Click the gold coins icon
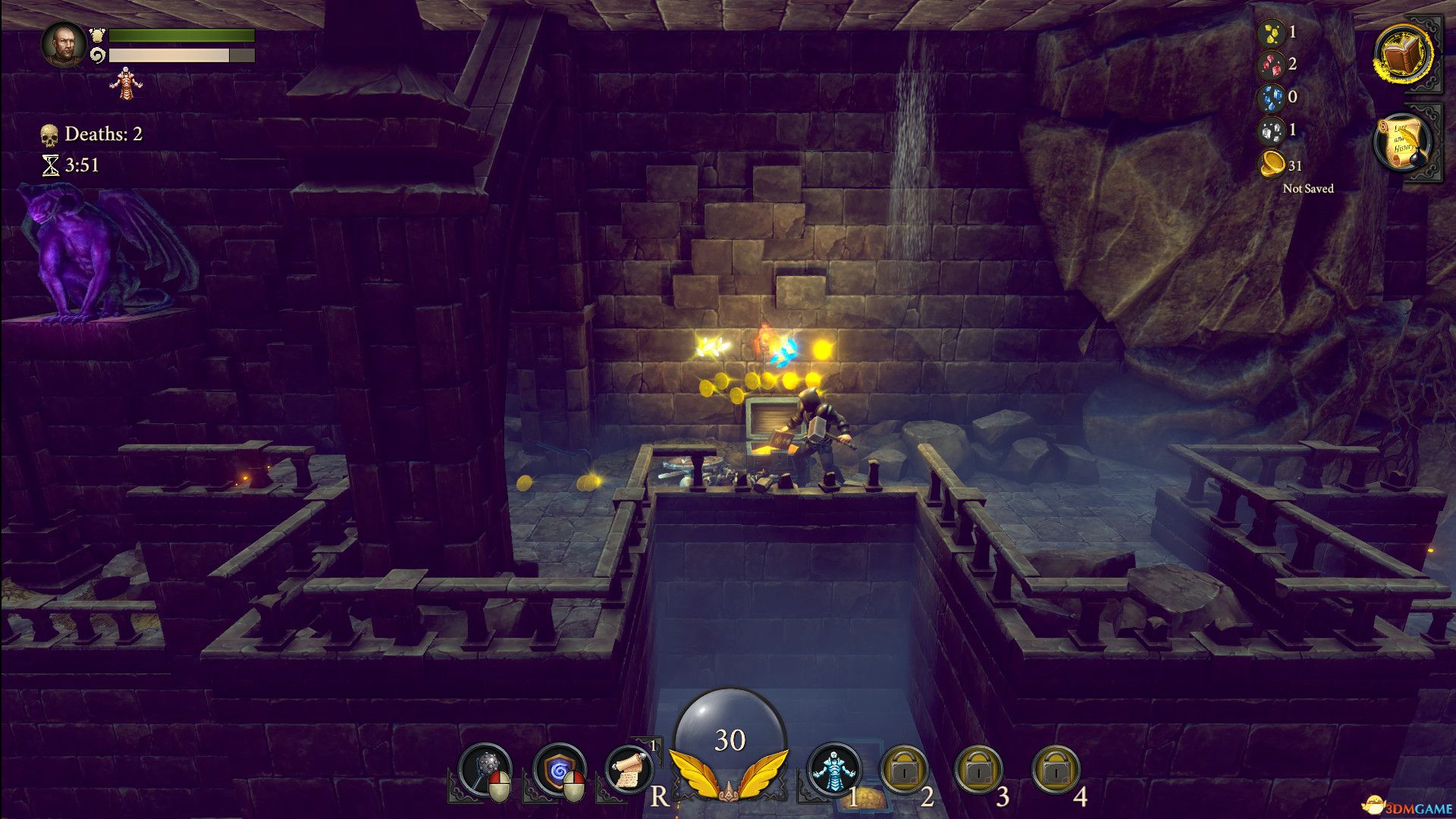This screenshot has height=819, width=1456. 1272,164
